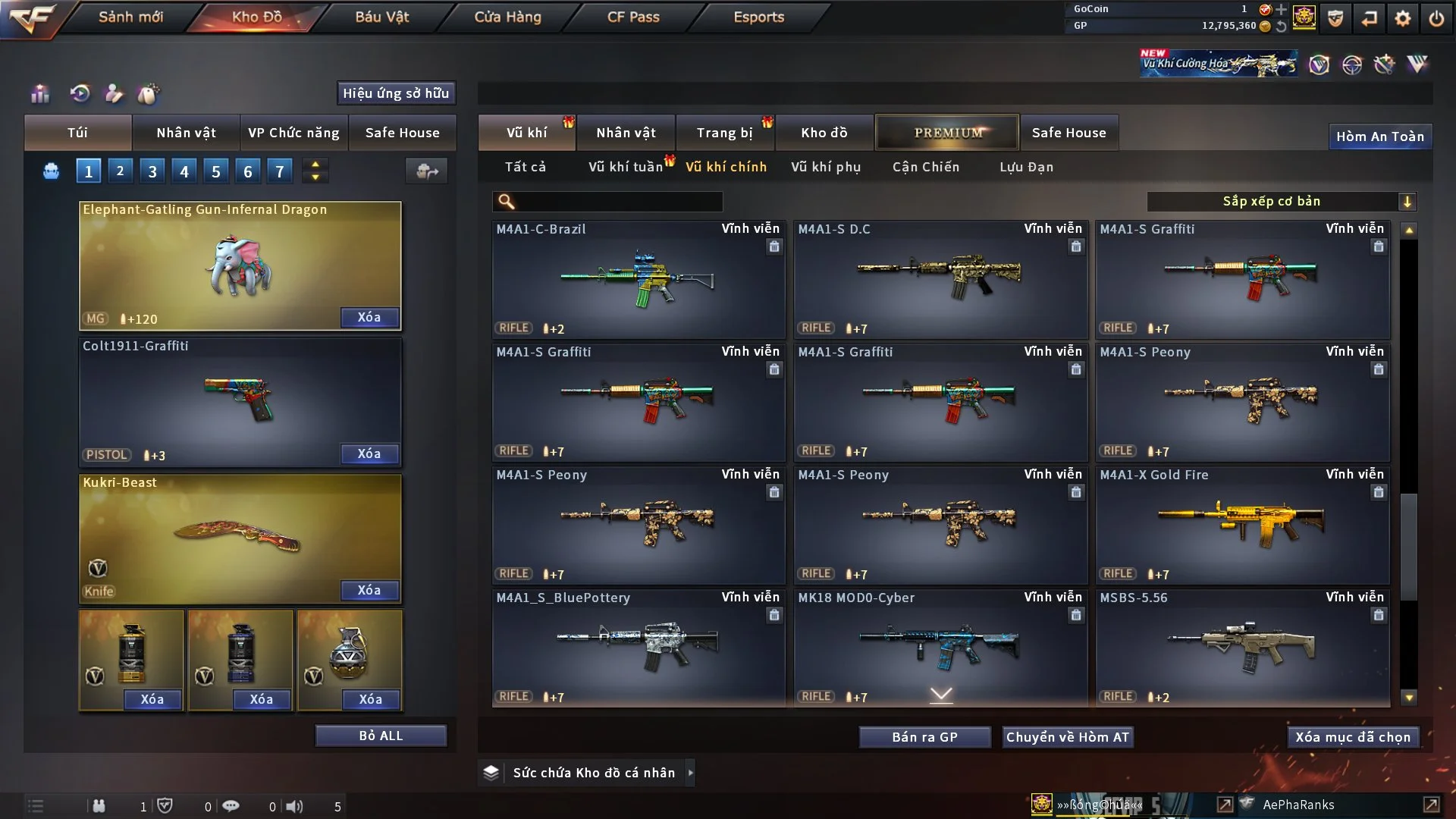The image size is (1456, 819).
Task: Choose bag preset number 3
Action: point(152,171)
